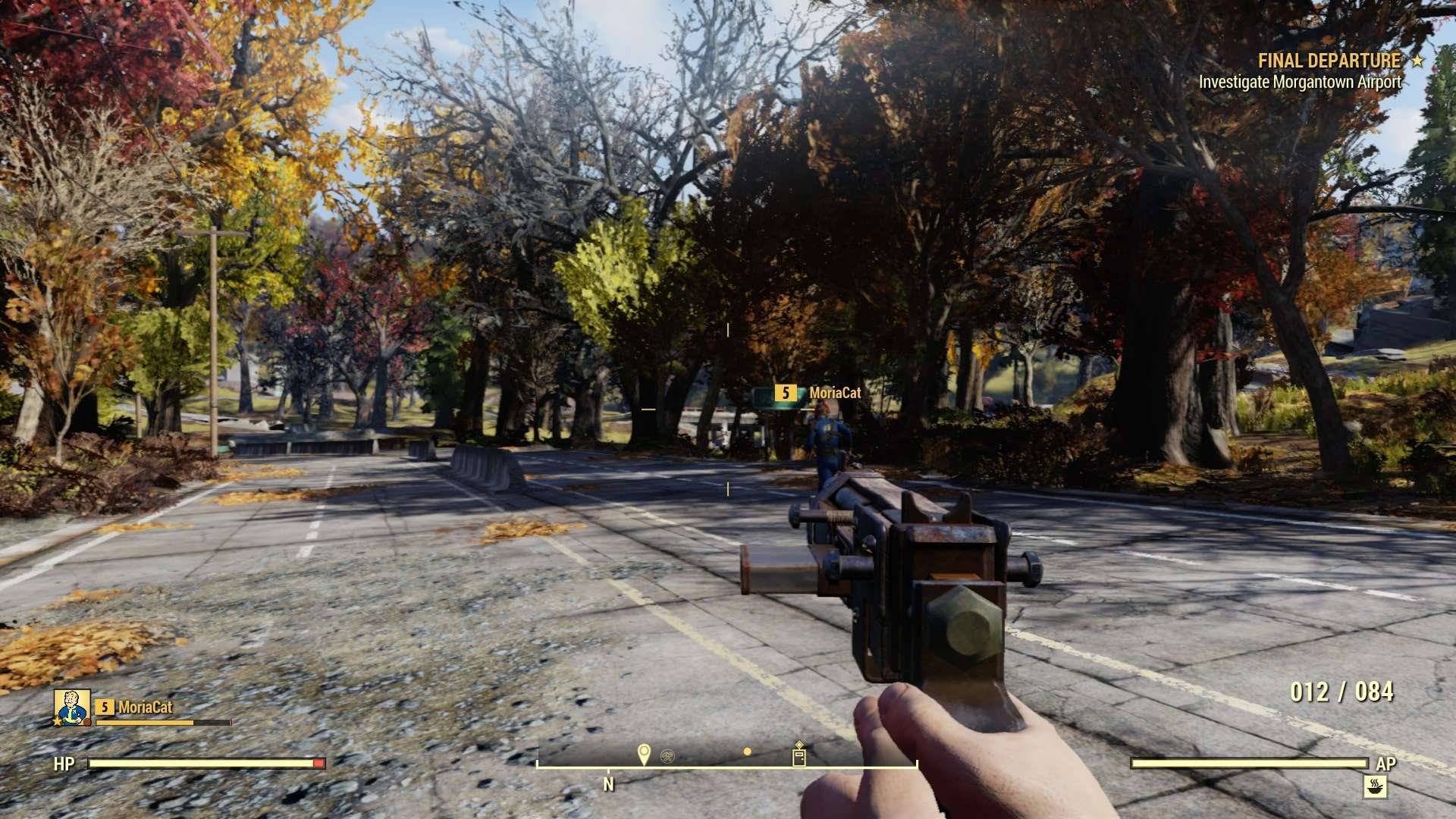Click the round dot marker on the compass
The image size is (1456, 819).
747,752
